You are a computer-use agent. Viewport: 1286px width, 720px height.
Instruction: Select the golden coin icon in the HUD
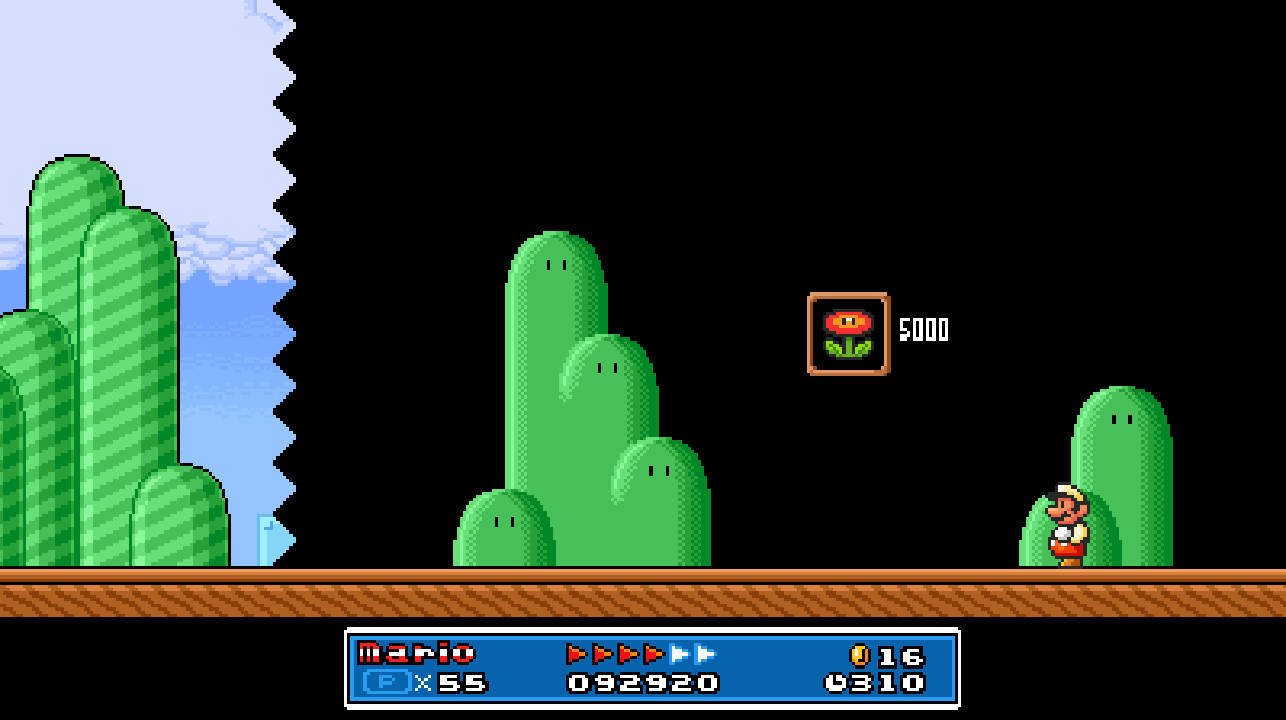coord(861,656)
